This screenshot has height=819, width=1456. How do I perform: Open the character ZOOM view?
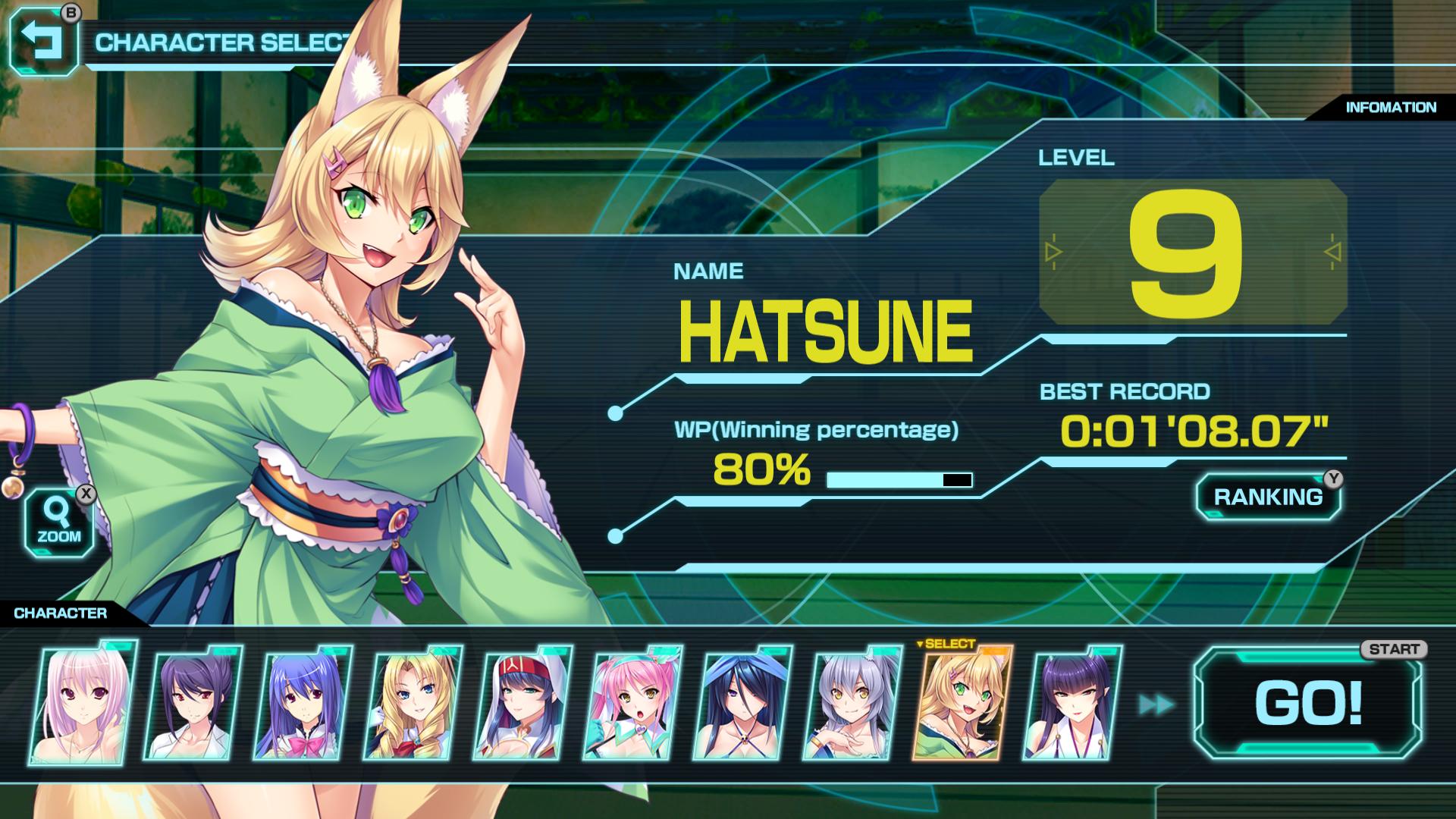(x=58, y=522)
